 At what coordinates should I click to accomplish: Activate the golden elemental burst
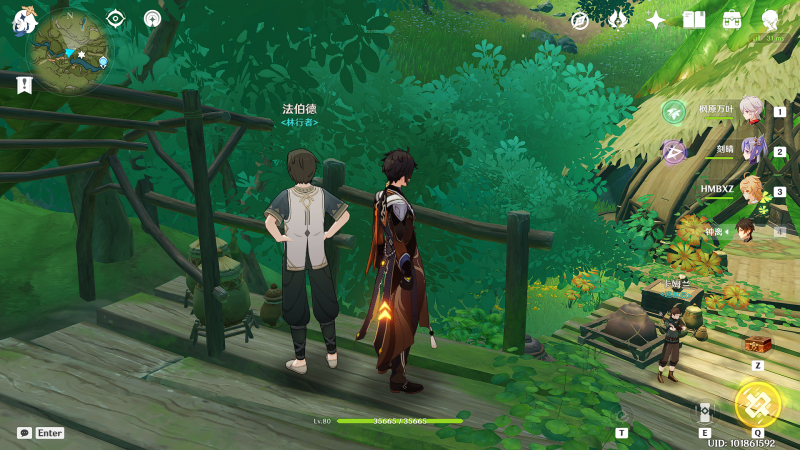pyautogui.click(x=757, y=404)
